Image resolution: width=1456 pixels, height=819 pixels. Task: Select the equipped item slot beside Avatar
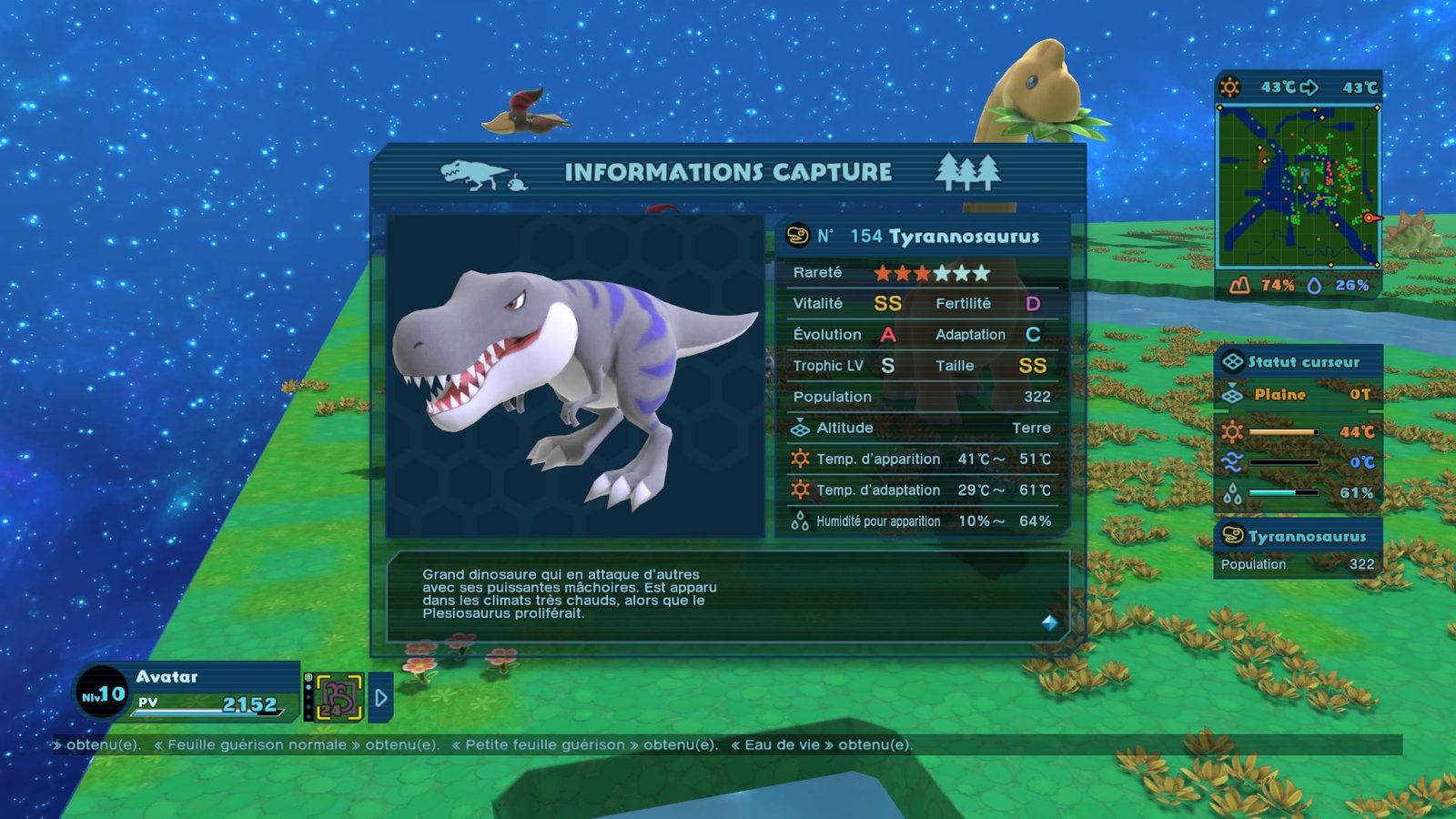click(x=339, y=698)
